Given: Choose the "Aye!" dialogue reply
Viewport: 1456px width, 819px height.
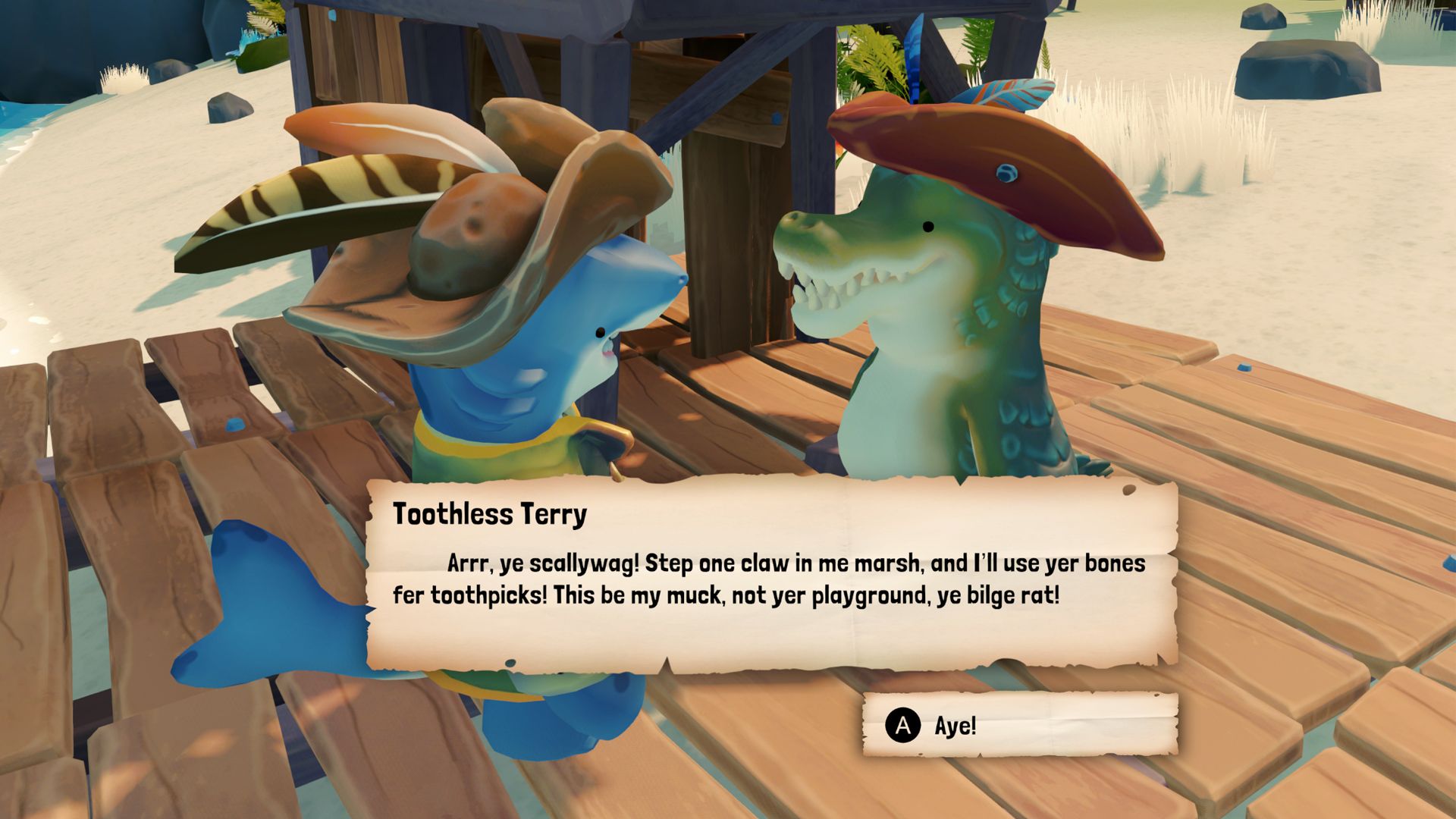Looking at the screenshot, I should 1019,726.
